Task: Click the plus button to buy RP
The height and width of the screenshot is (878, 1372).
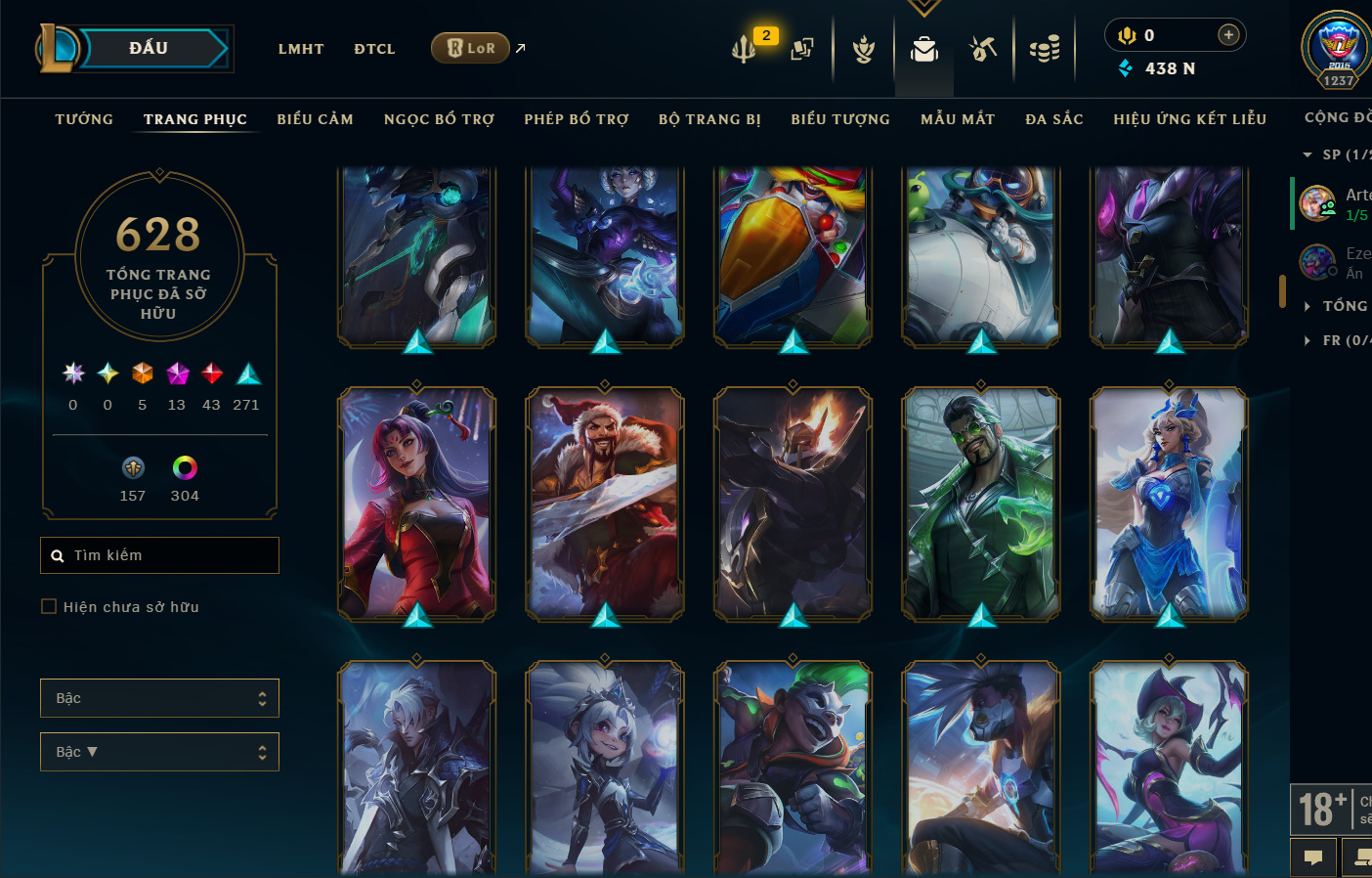Action: coord(1228,35)
